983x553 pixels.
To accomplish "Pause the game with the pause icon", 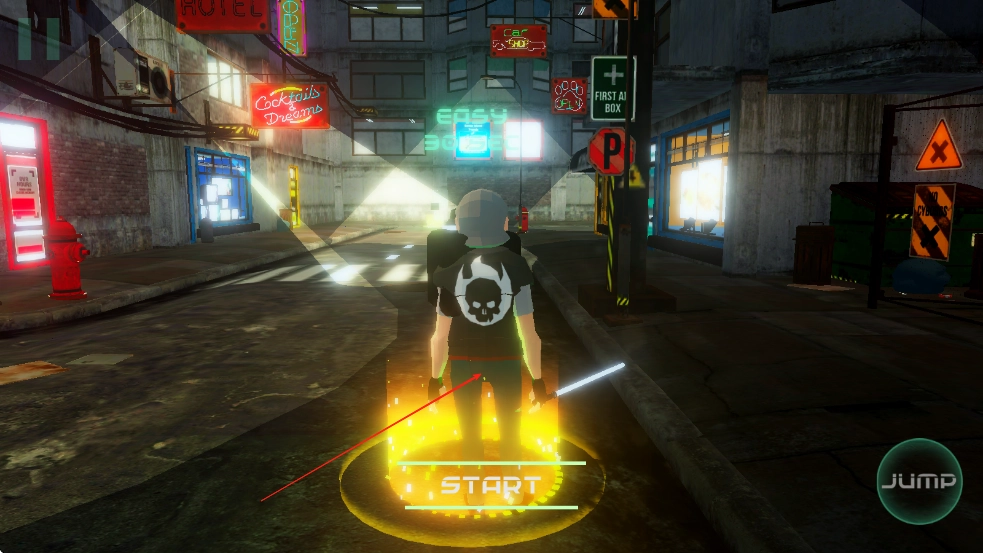I will pos(39,38).
